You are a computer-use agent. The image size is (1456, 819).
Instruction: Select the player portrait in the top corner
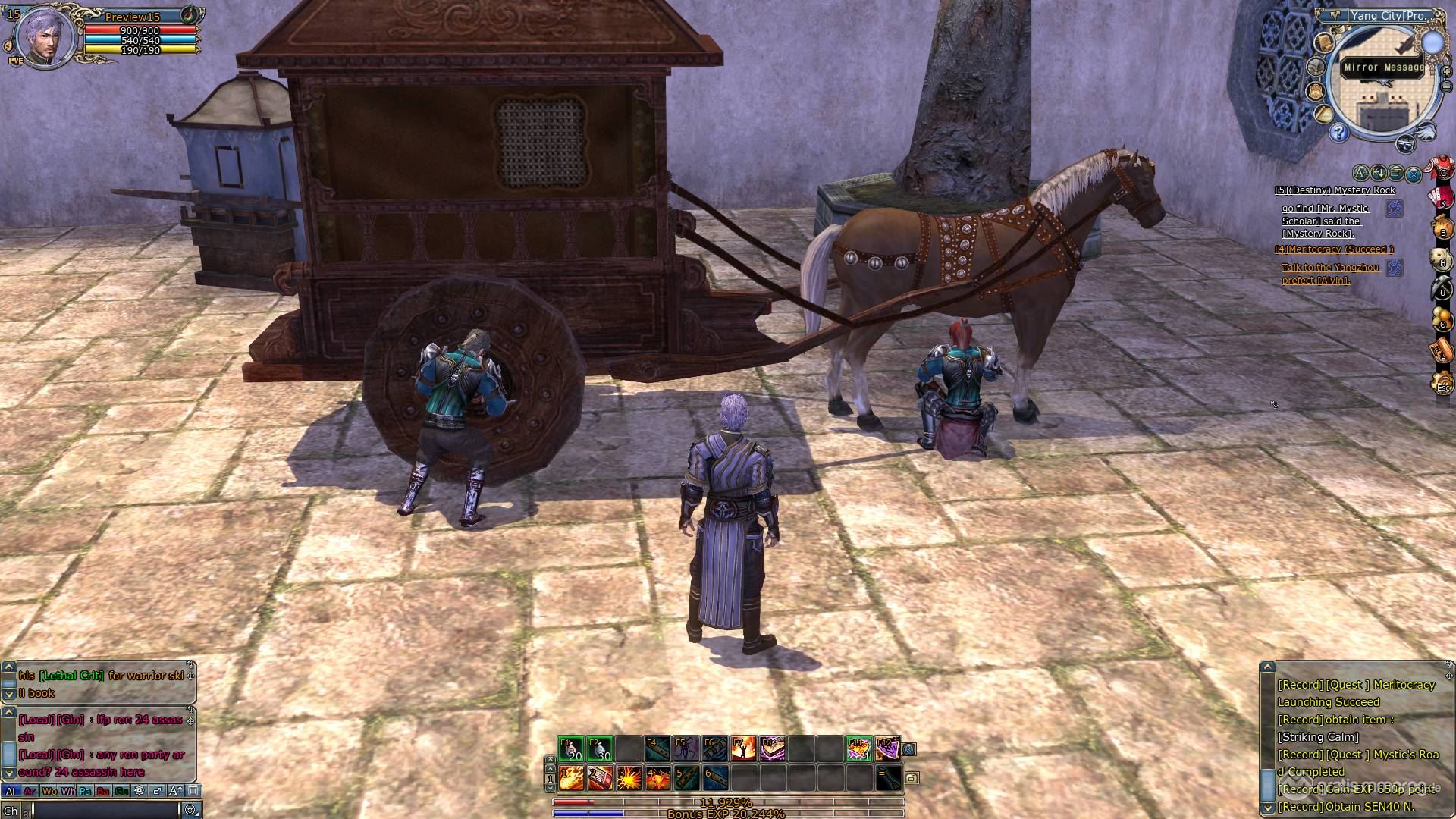(x=45, y=36)
